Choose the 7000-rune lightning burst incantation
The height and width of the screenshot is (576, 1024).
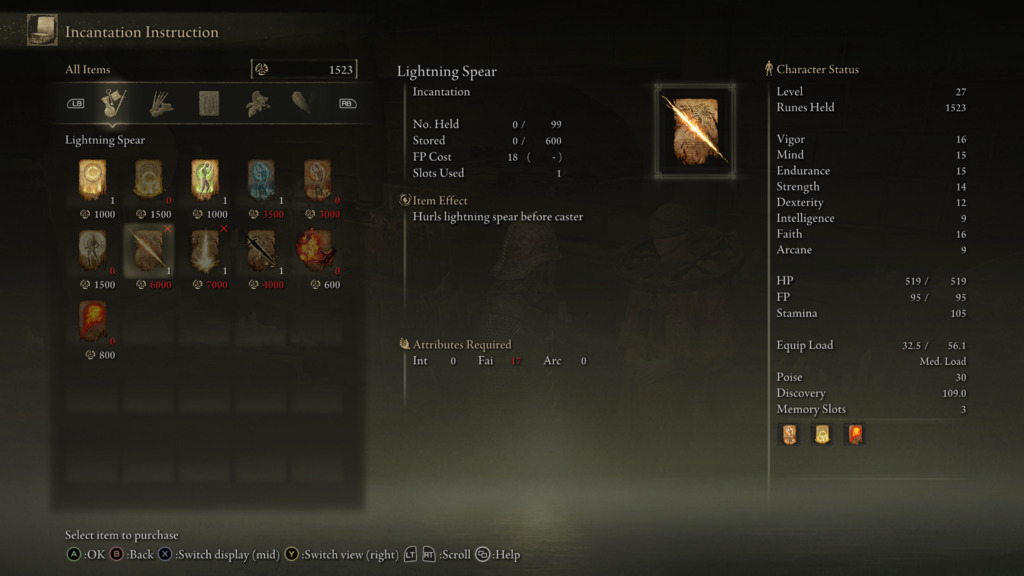(205, 250)
